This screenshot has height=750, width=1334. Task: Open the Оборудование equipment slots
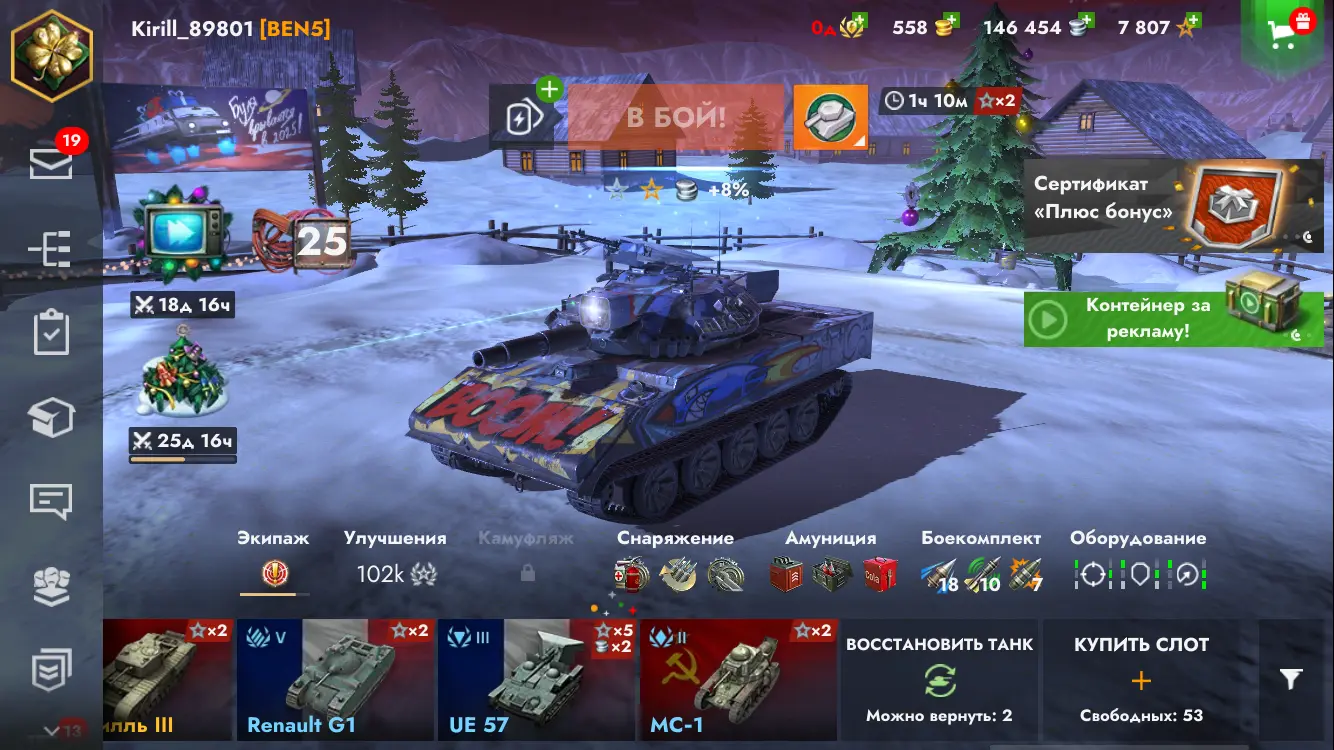click(1138, 562)
